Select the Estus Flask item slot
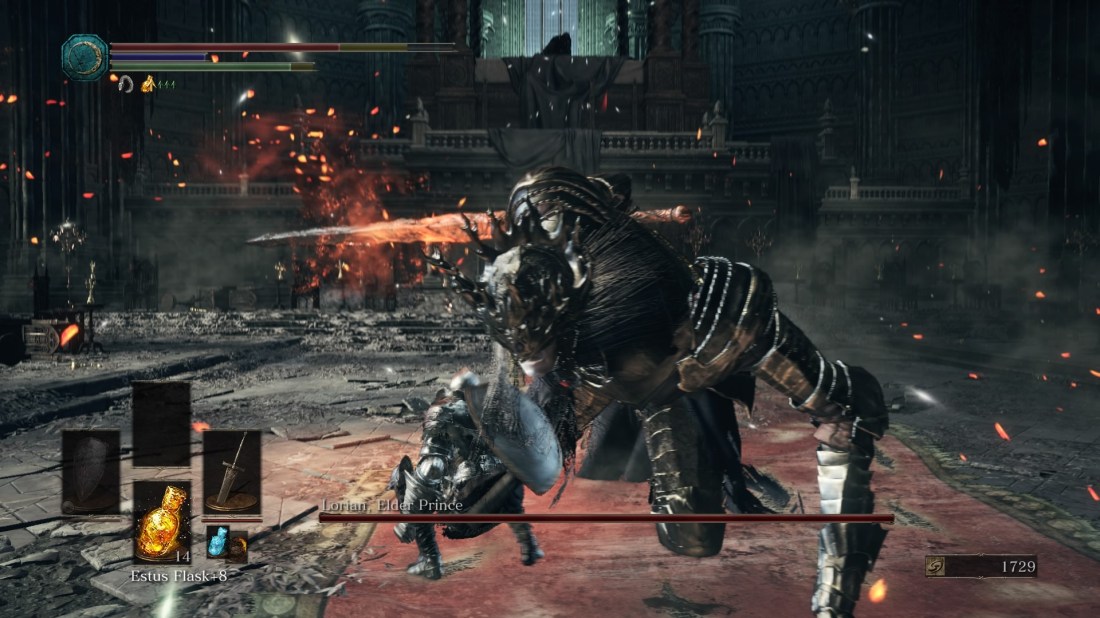The image size is (1100, 618). 162,522
